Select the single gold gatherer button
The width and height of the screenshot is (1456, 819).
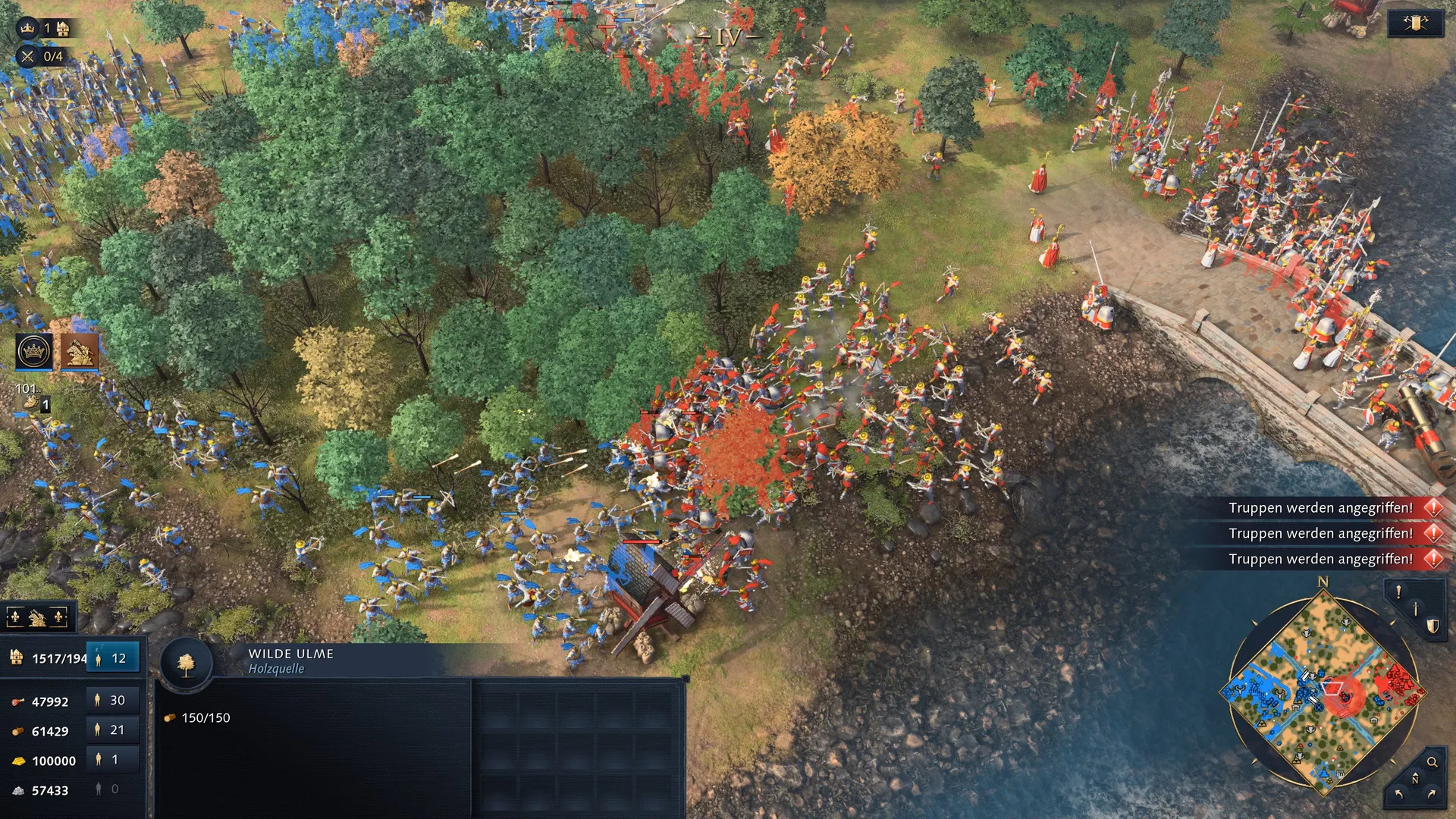111,760
